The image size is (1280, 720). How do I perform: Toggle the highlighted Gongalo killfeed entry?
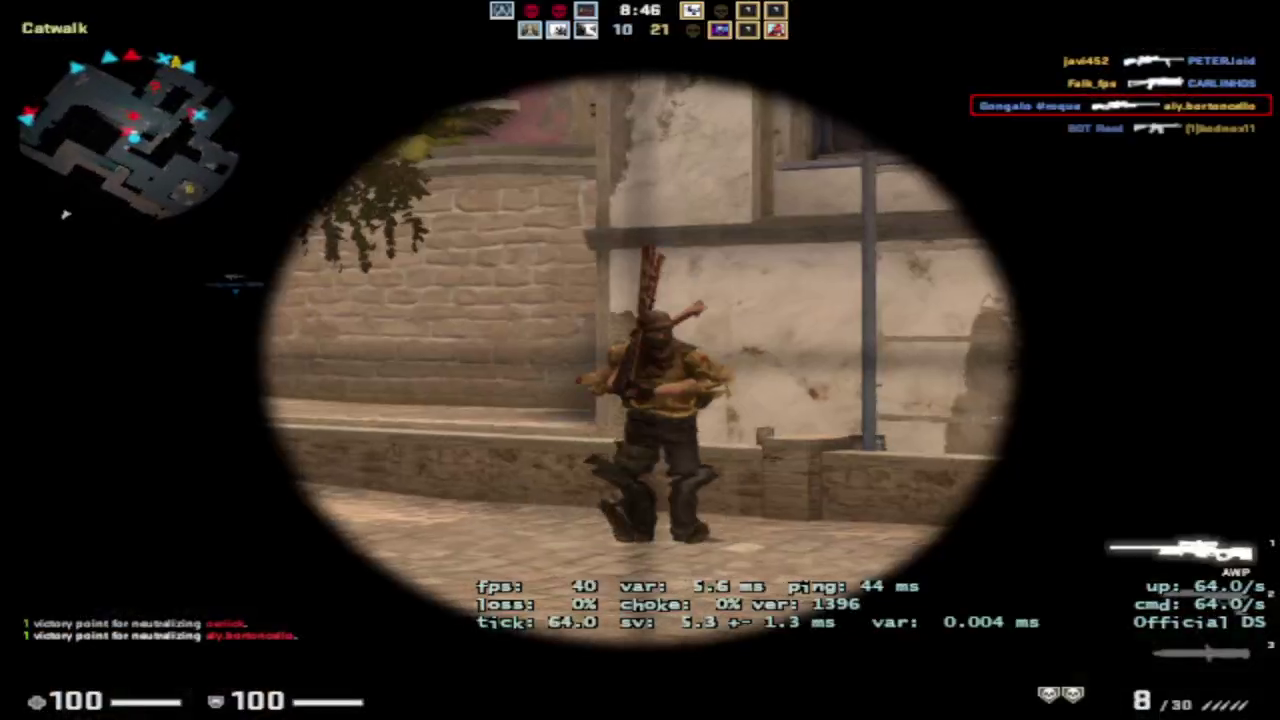[1120, 105]
